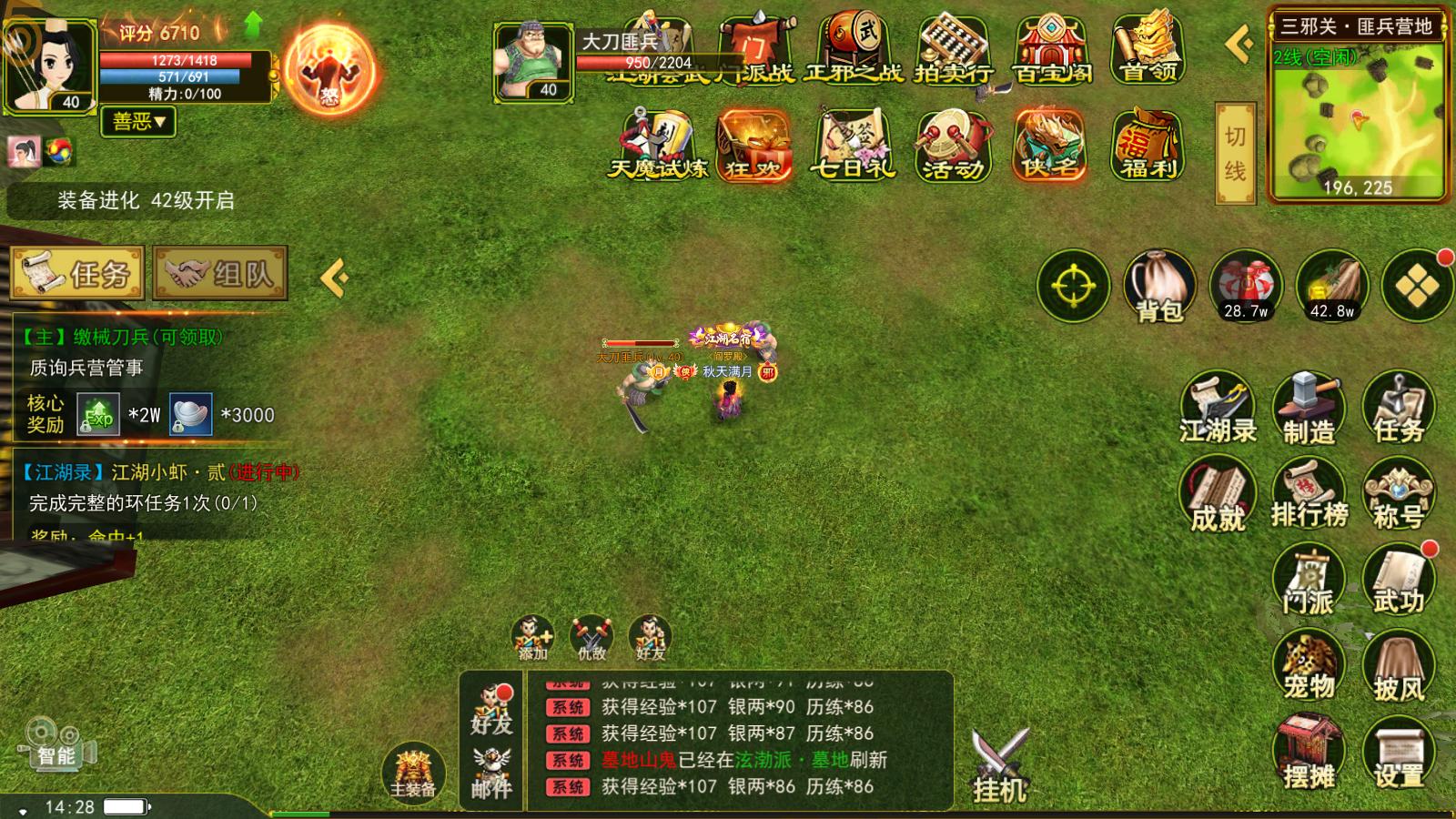
Task: Open the 排行榜 leaderboard
Action: 1309,496
